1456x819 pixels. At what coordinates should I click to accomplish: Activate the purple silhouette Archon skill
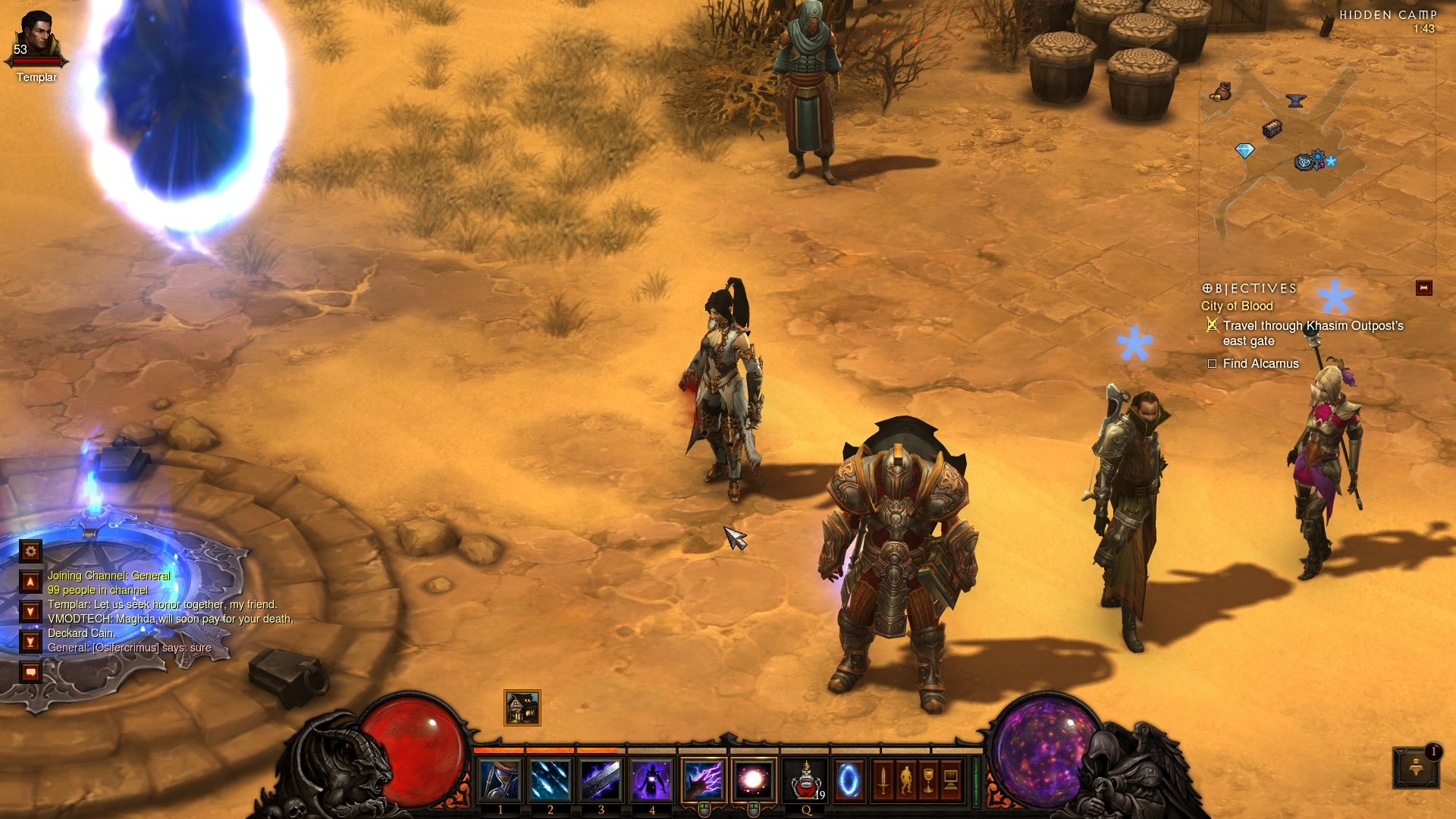651,780
